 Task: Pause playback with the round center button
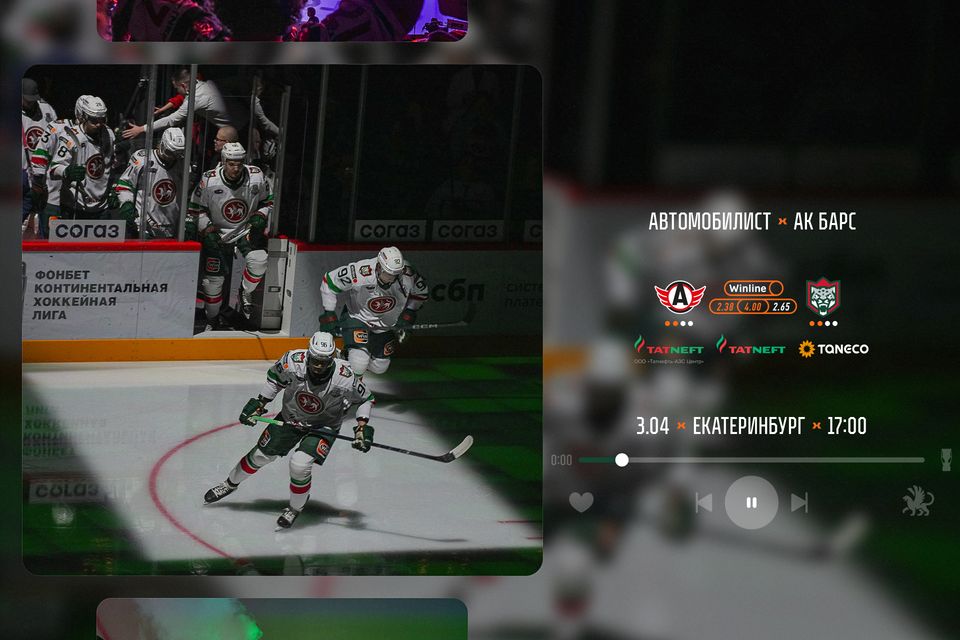point(751,502)
